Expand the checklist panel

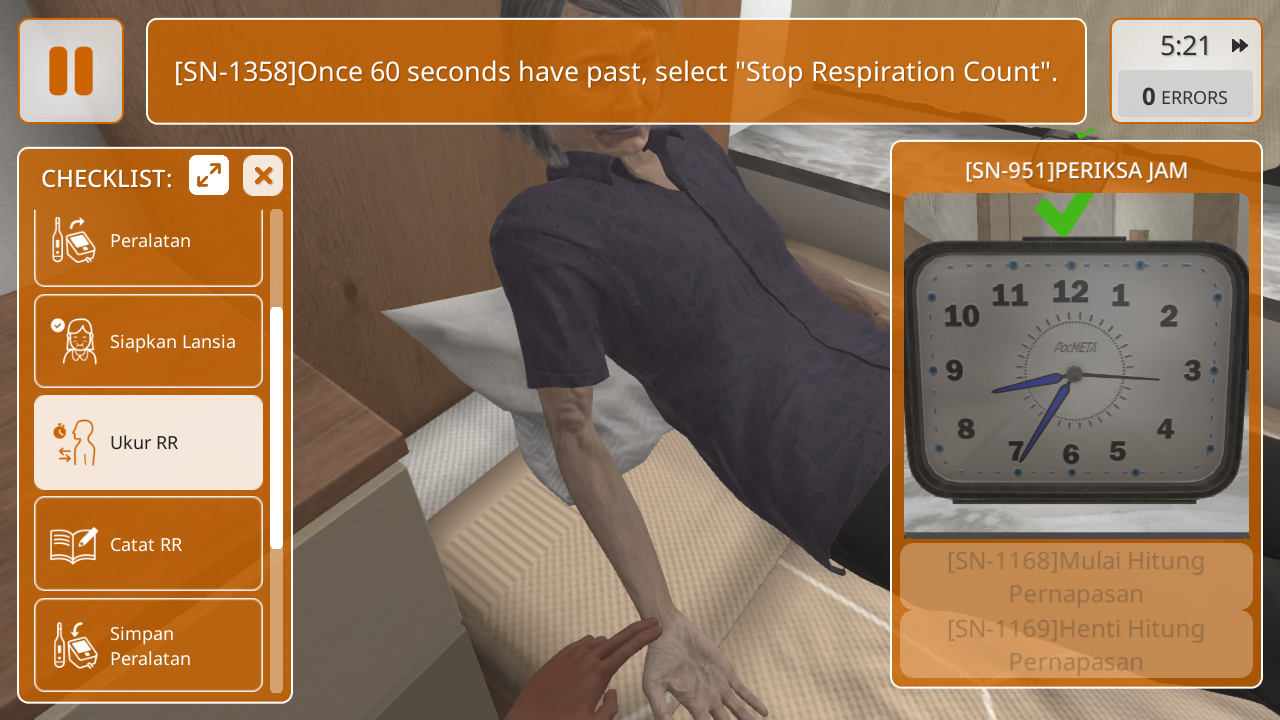tap(209, 176)
